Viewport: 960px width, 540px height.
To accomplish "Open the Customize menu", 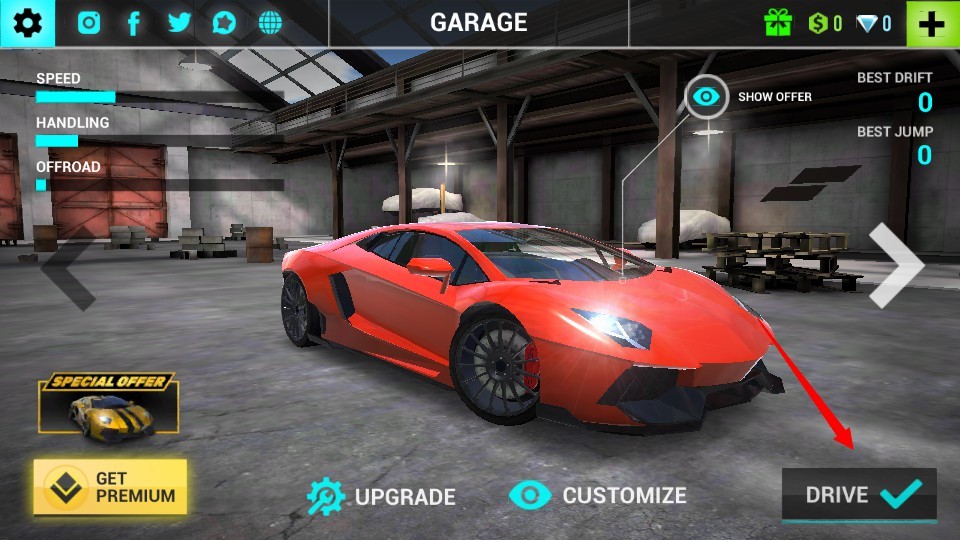I will 598,495.
